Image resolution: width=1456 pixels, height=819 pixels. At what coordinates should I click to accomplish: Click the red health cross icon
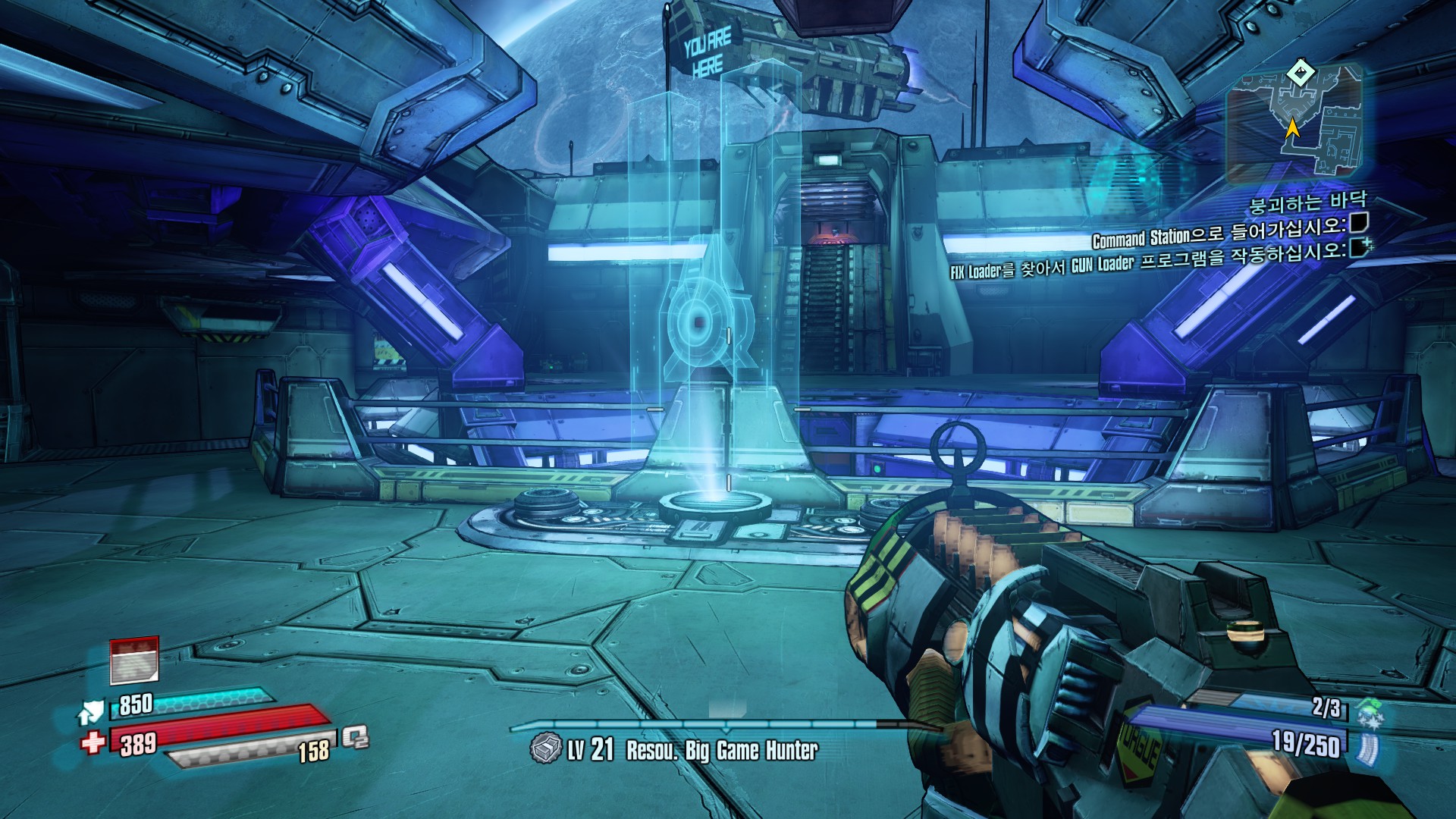(93, 741)
